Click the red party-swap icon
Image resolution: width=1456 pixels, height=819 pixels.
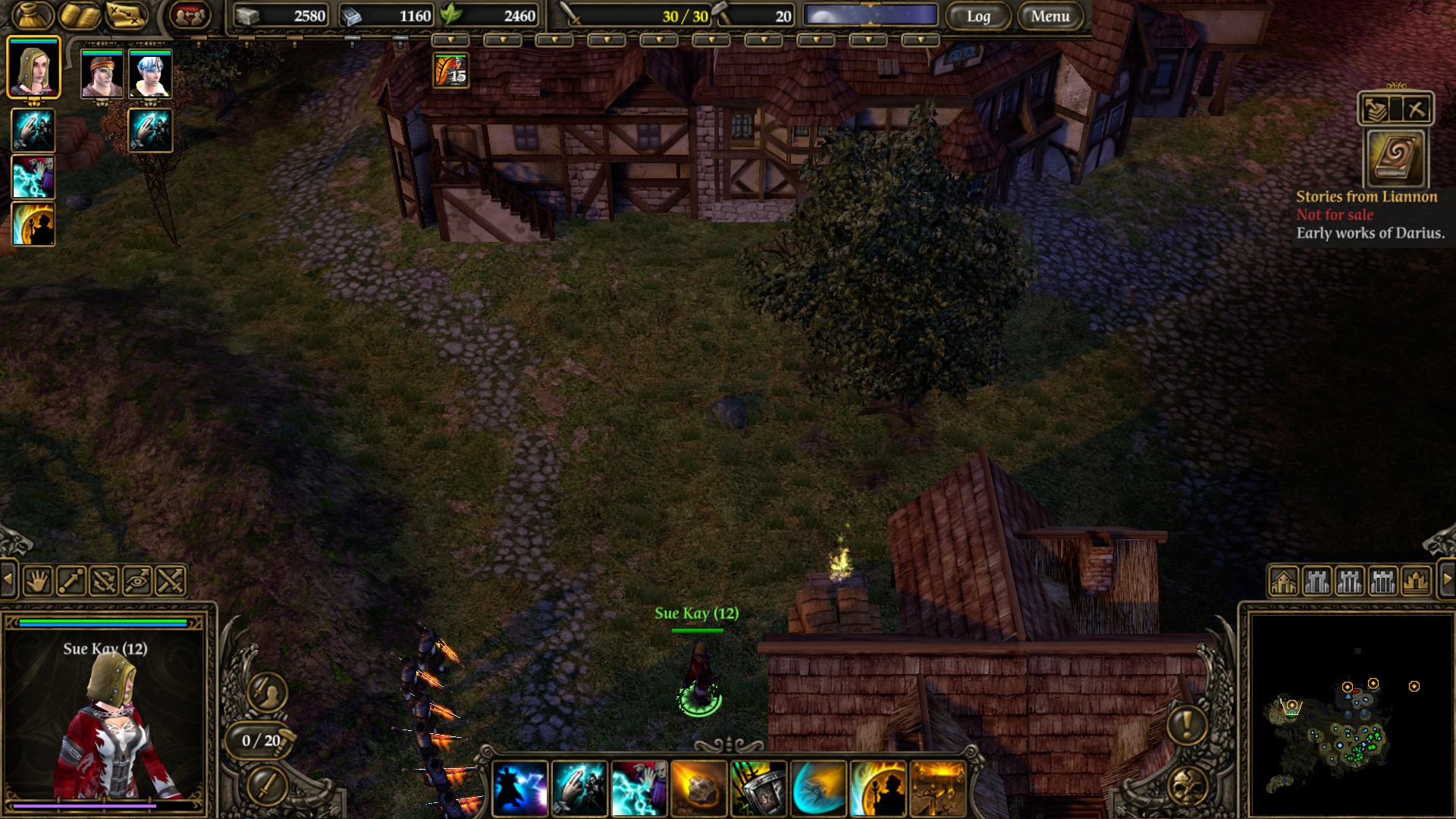(189, 15)
